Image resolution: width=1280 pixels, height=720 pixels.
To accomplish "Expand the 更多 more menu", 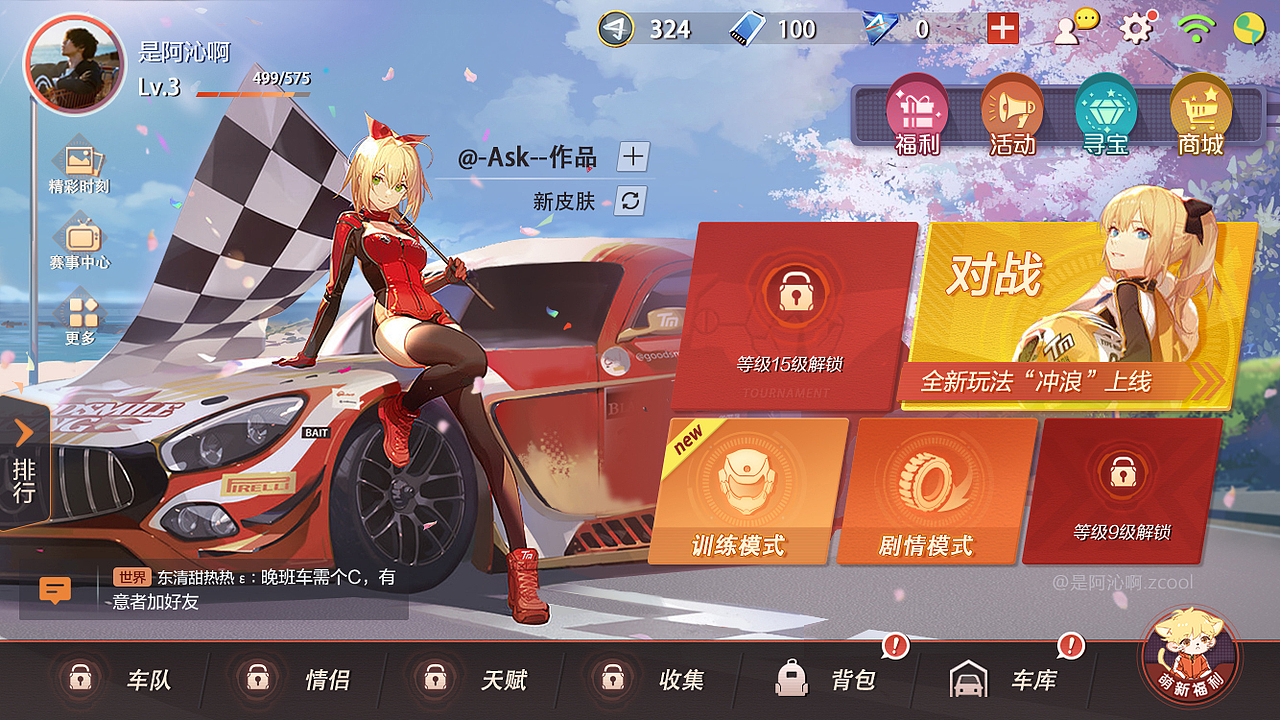I will (x=80, y=310).
